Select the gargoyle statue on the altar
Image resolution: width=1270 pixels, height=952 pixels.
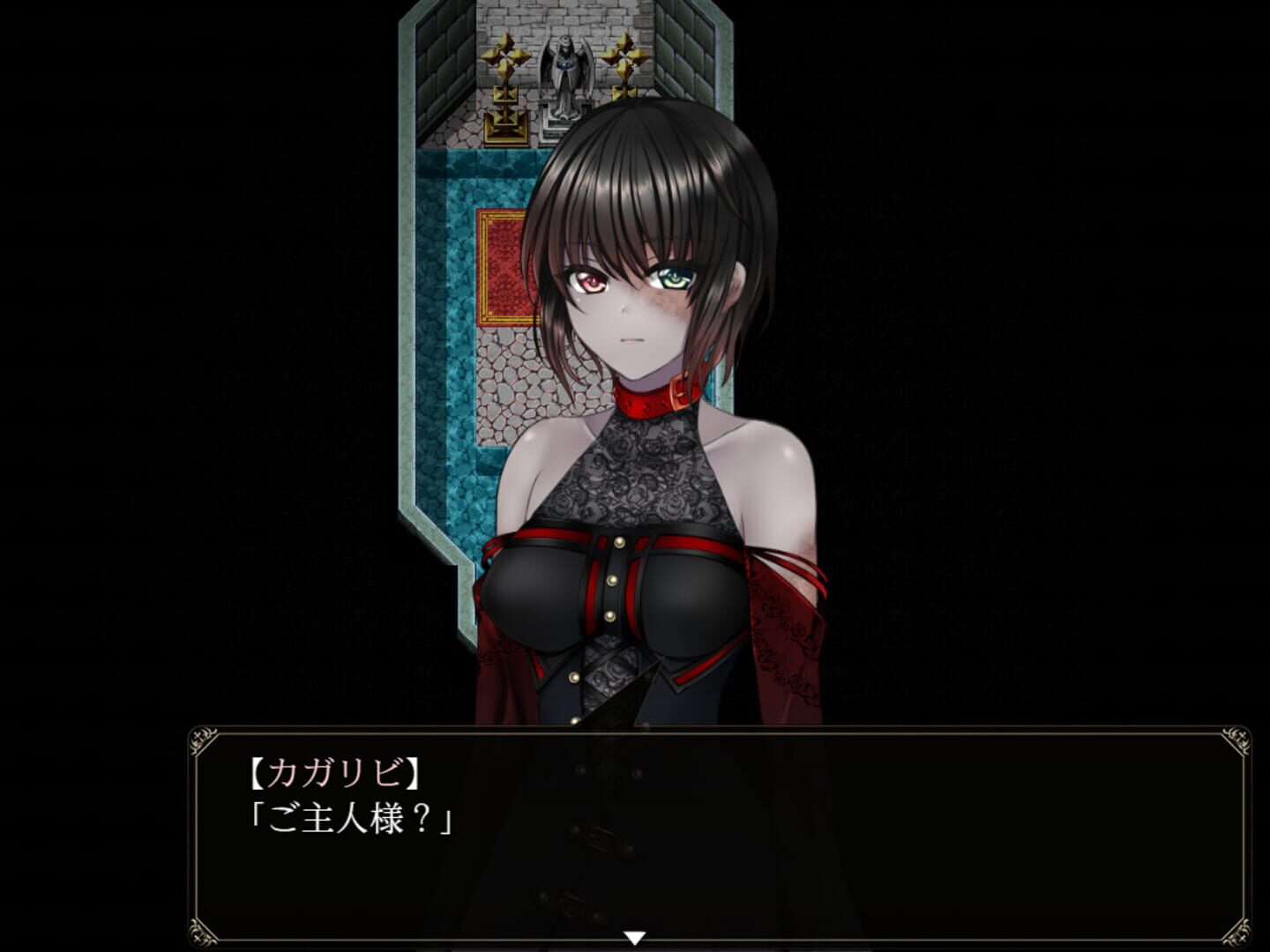pos(564,66)
